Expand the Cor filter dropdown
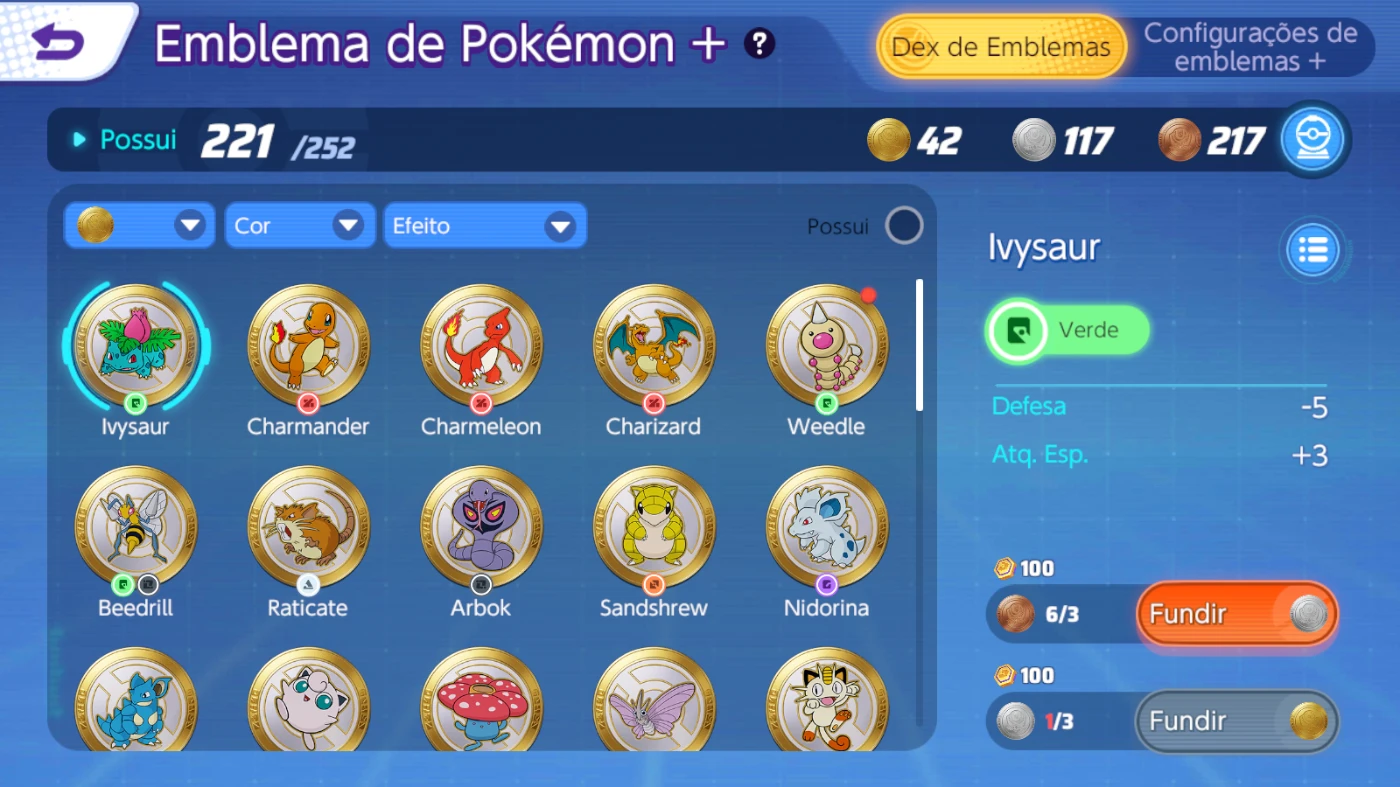Screen dimensions: 1400x787 point(299,225)
